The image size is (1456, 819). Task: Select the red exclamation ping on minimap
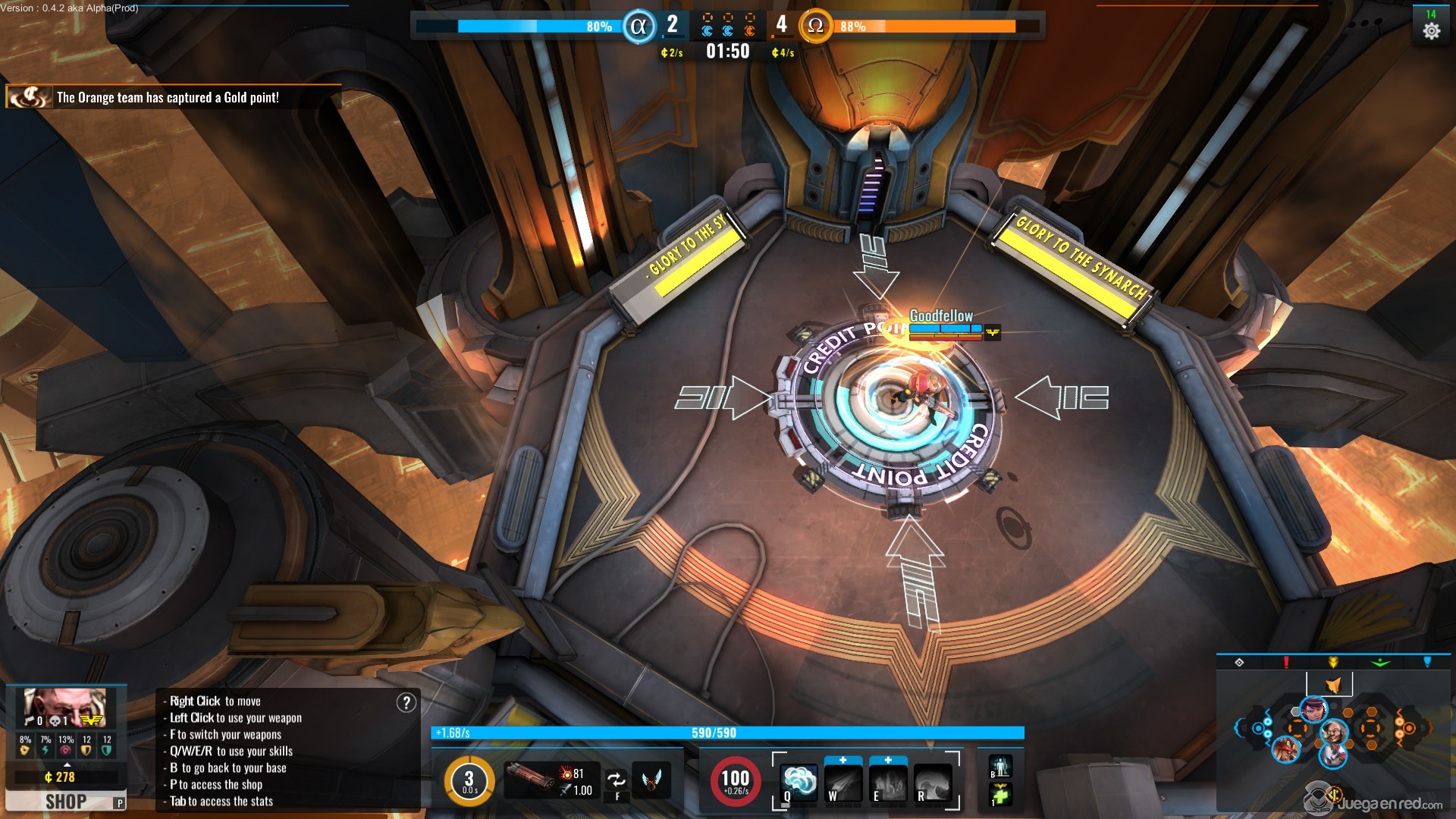pyautogui.click(x=1286, y=662)
